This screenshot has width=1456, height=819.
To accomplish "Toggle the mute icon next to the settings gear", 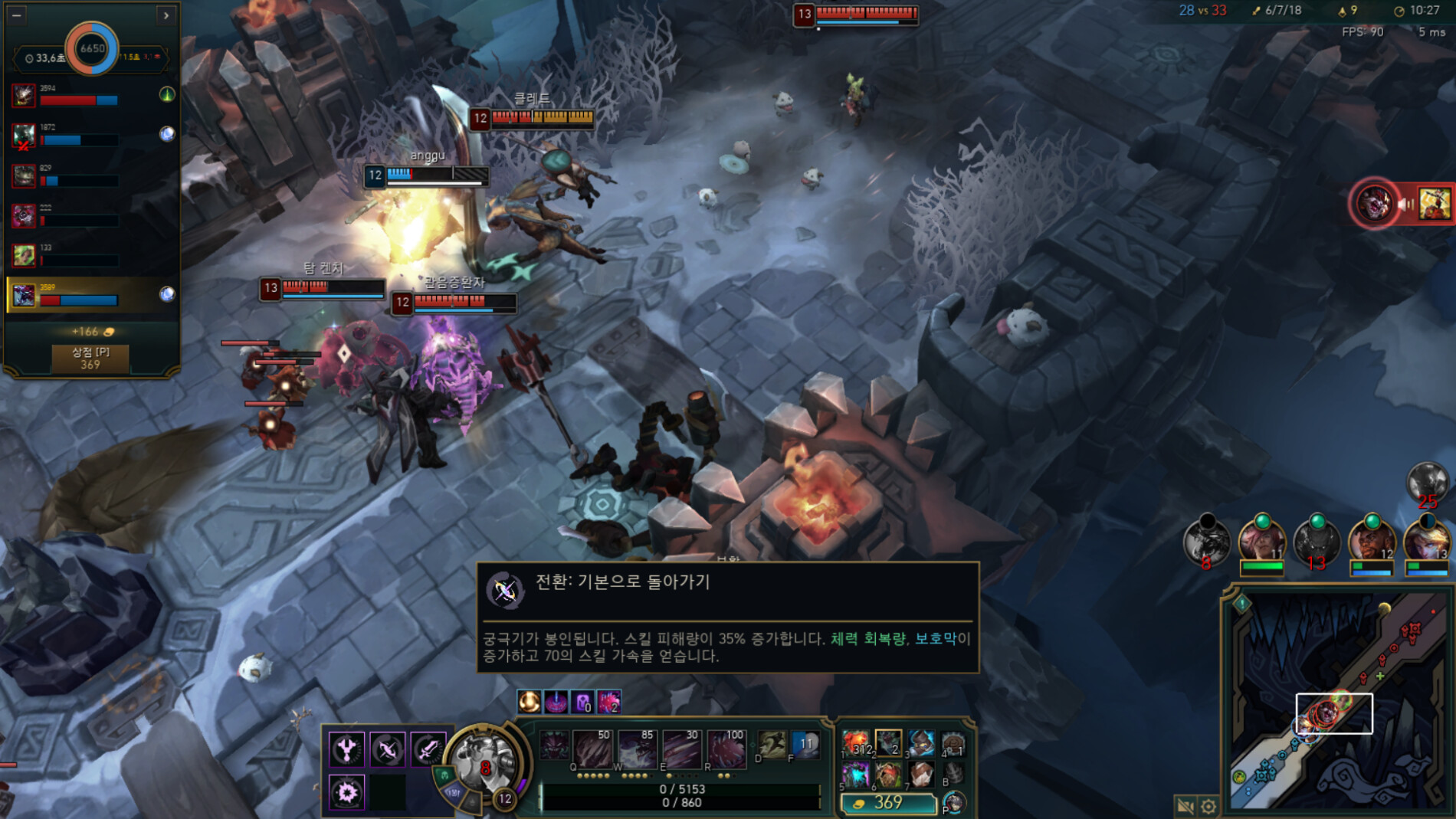I will click(x=1186, y=805).
